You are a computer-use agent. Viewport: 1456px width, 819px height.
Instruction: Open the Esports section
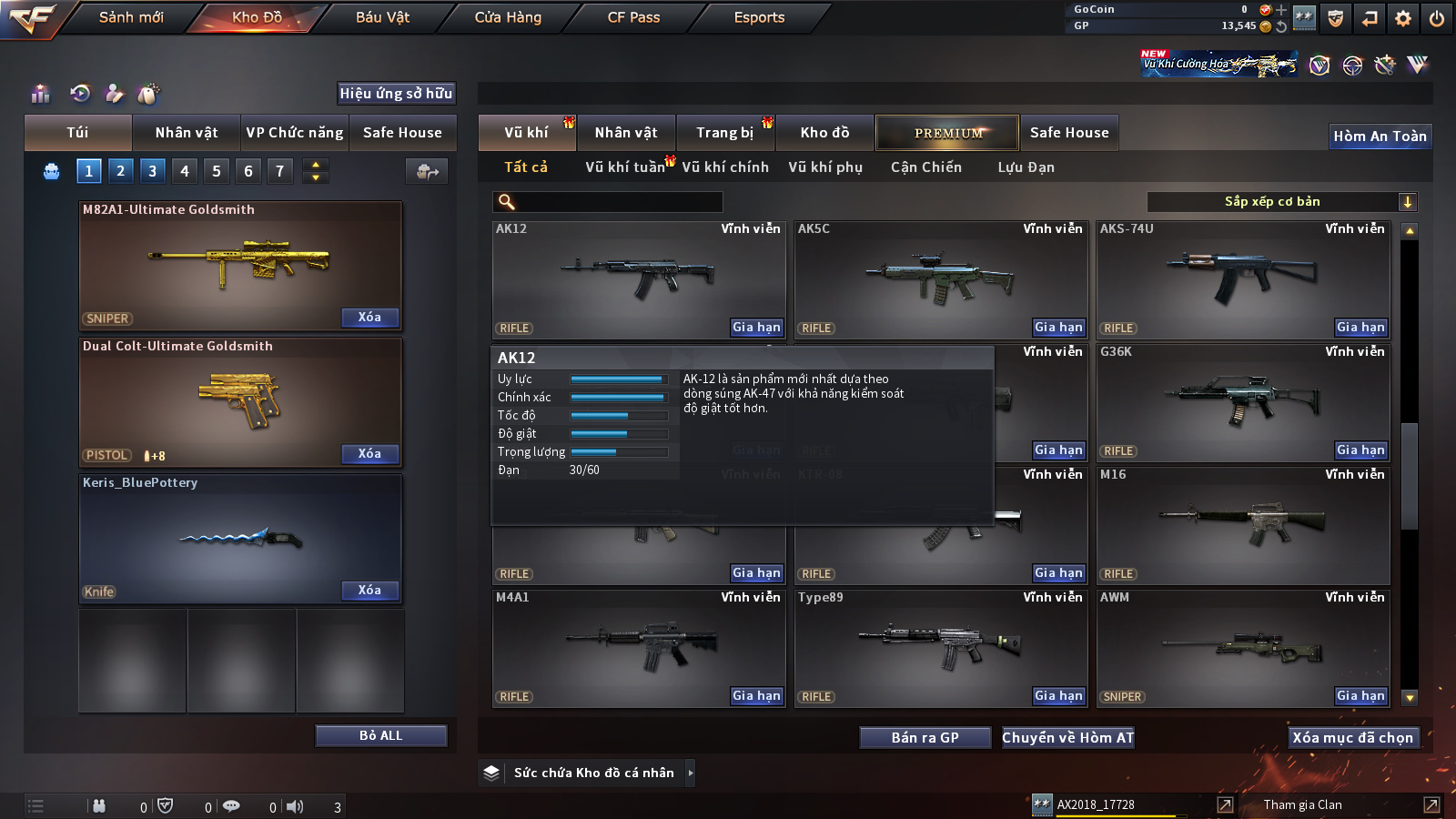pos(759,17)
